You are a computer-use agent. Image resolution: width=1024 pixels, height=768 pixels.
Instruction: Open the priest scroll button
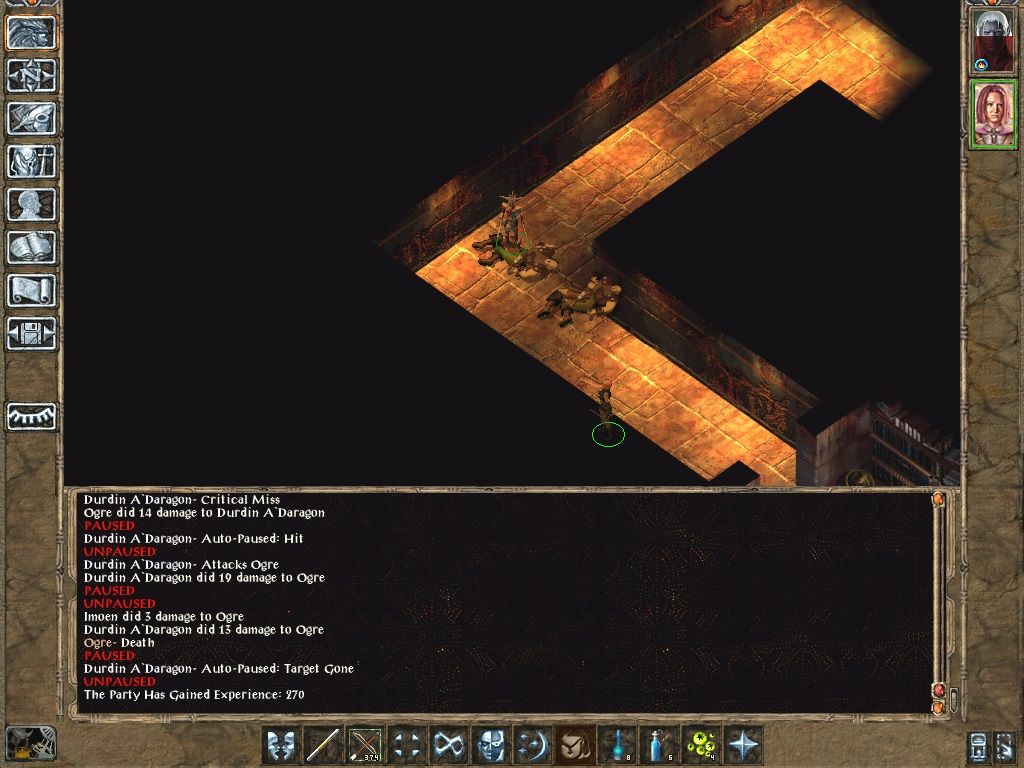(x=32, y=290)
